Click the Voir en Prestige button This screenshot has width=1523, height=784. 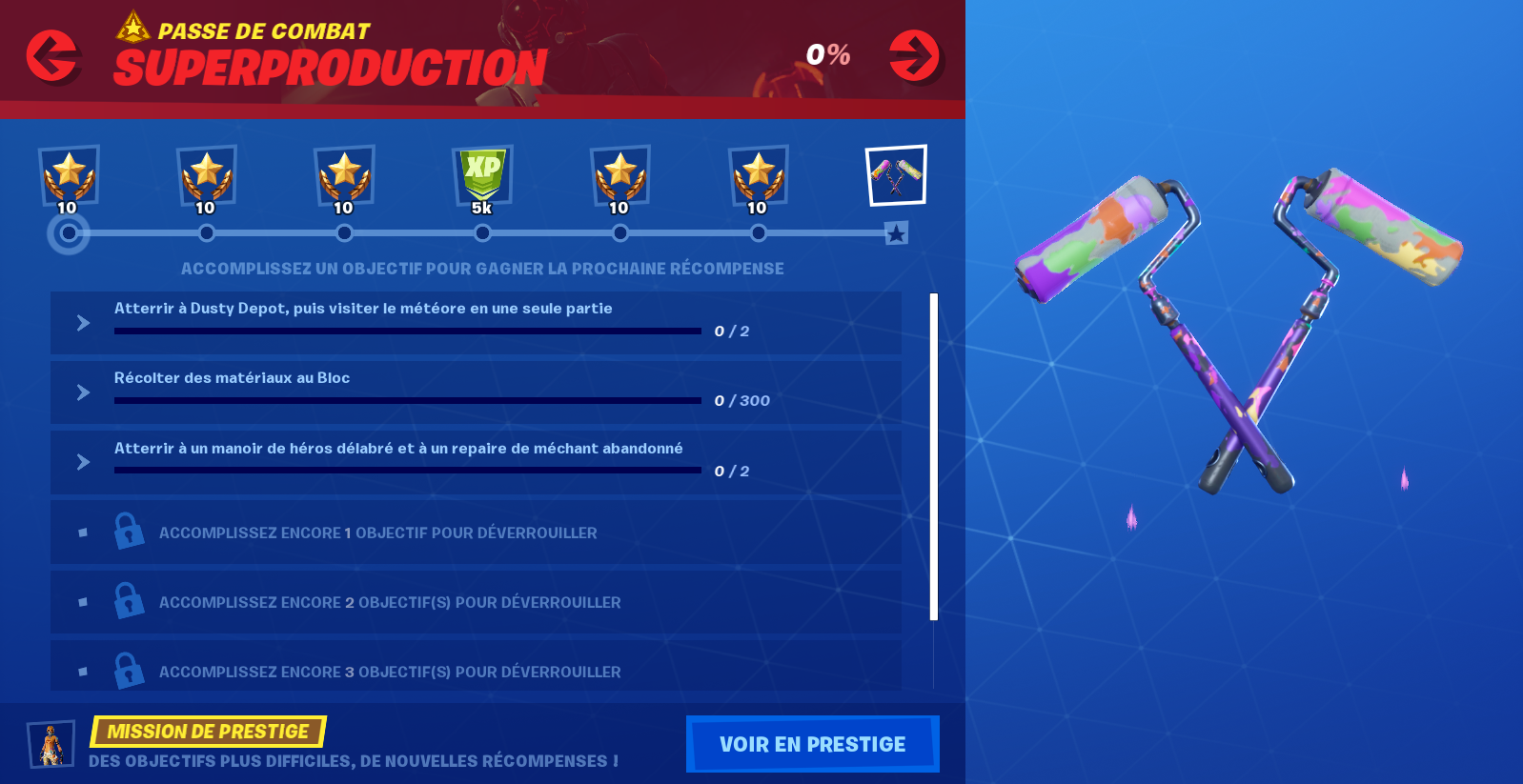click(x=812, y=743)
